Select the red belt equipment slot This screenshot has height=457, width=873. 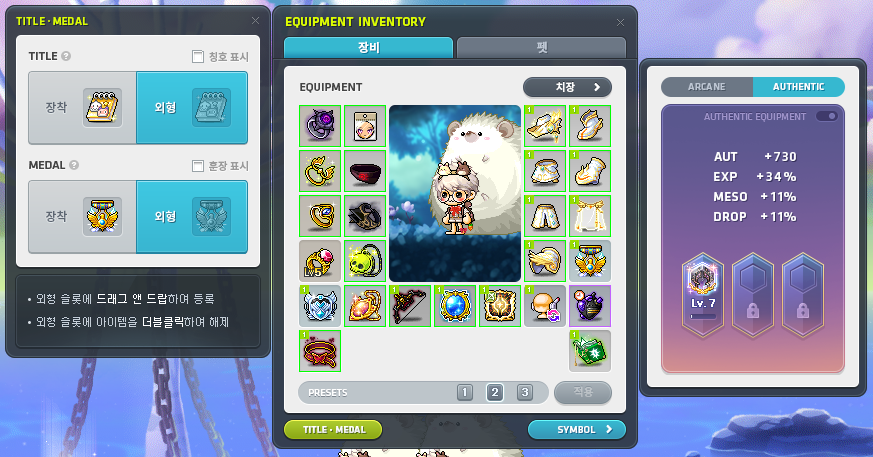tap(320, 351)
